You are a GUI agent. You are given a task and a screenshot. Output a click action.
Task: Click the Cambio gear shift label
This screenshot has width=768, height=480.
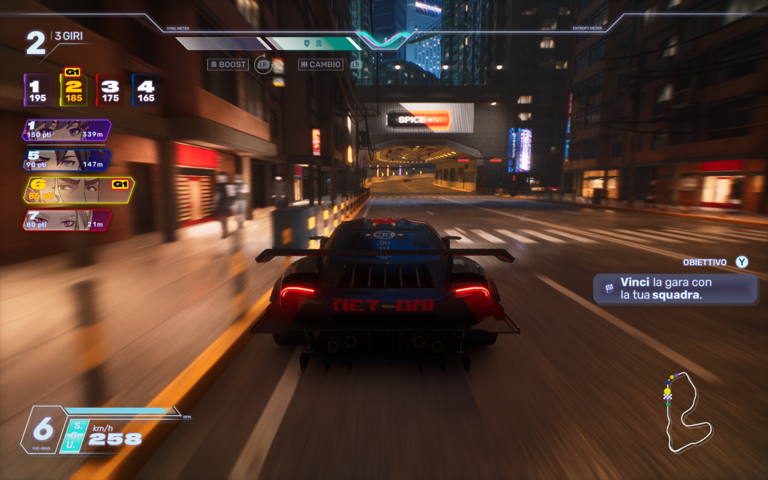click(321, 64)
